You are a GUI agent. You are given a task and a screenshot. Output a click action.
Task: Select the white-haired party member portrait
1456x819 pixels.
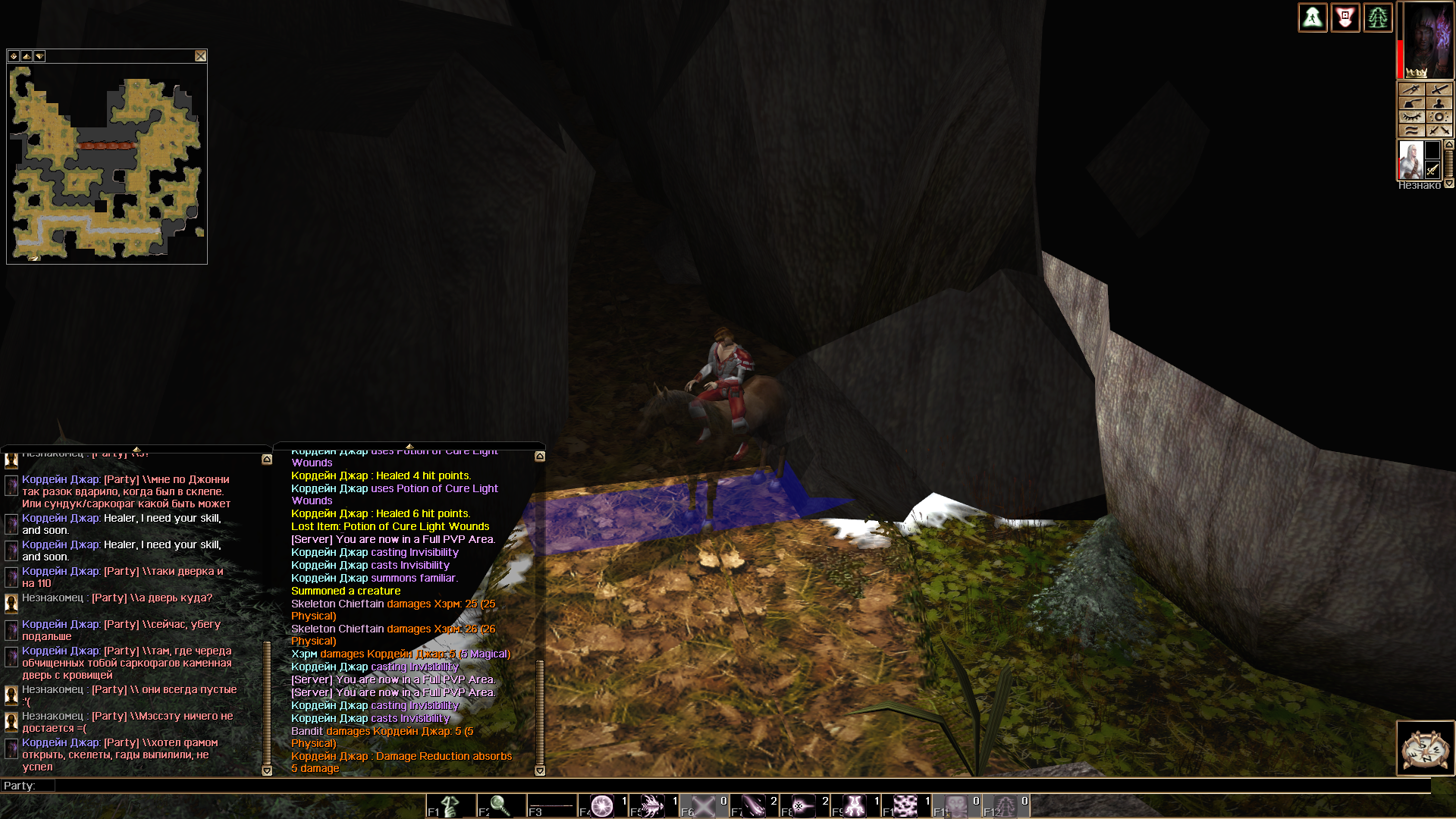tap(1410, 160)
